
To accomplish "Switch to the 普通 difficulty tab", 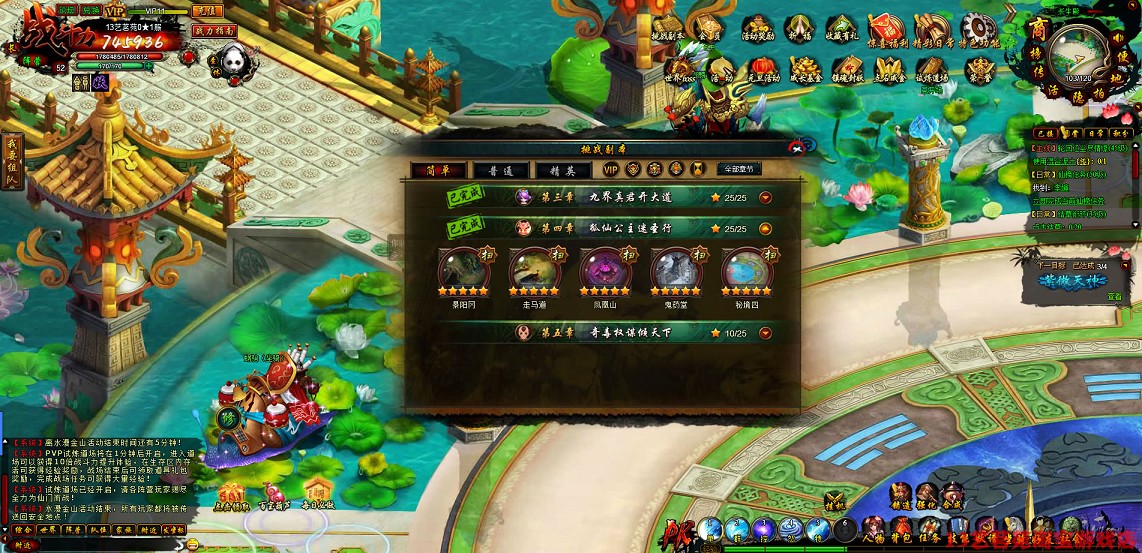I will pos(501,170).
